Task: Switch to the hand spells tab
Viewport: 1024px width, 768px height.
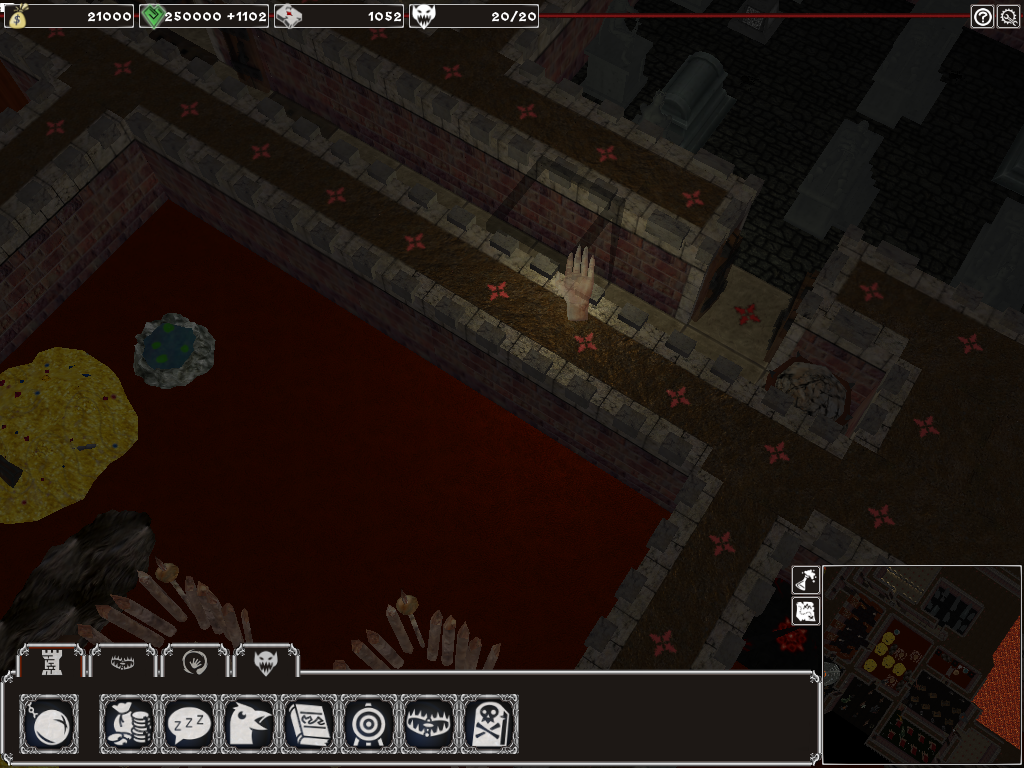Action: [x=194, y=661]
